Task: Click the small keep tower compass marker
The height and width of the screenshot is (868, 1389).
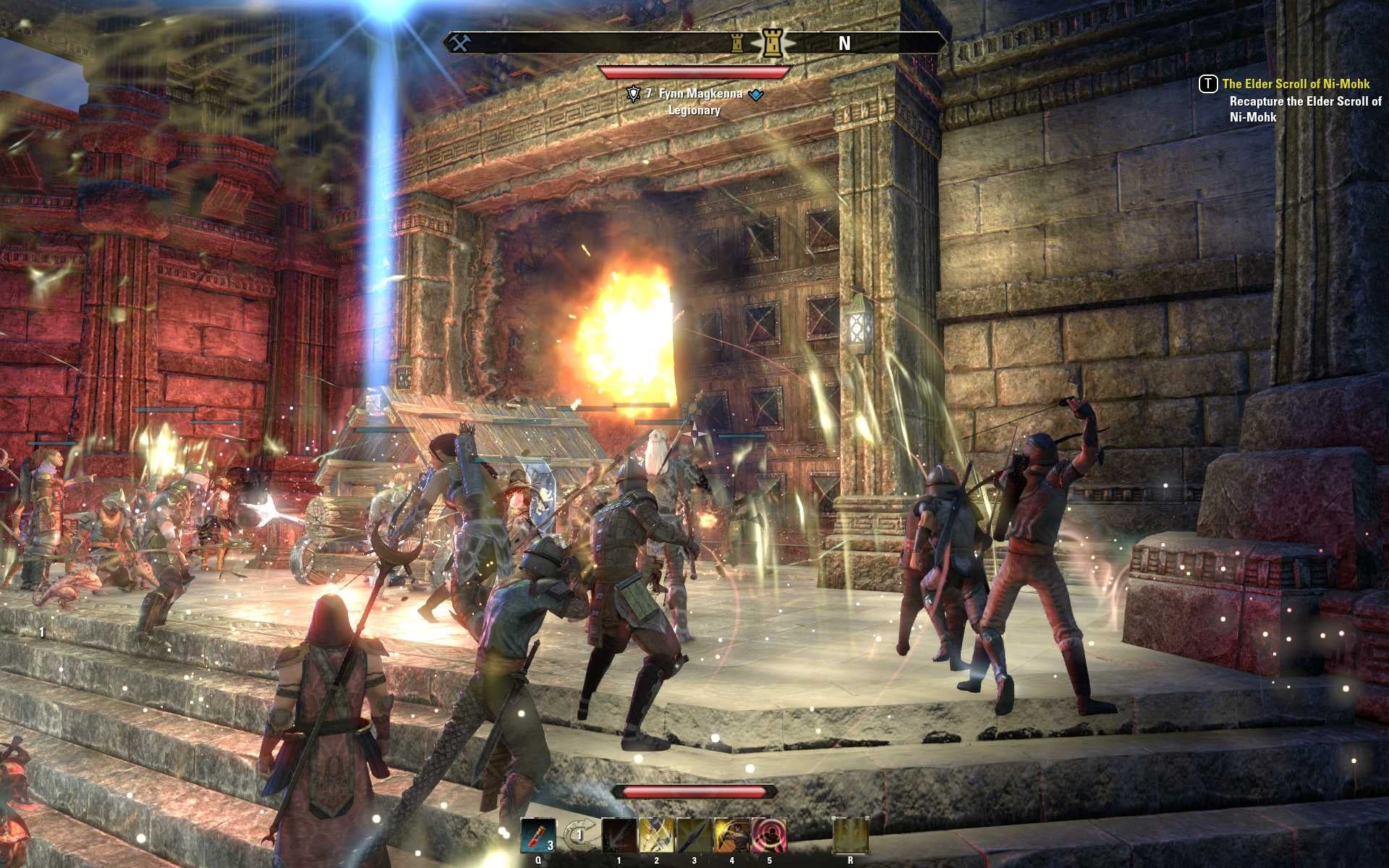Action: pyautogui.click(x=737, y=43)
